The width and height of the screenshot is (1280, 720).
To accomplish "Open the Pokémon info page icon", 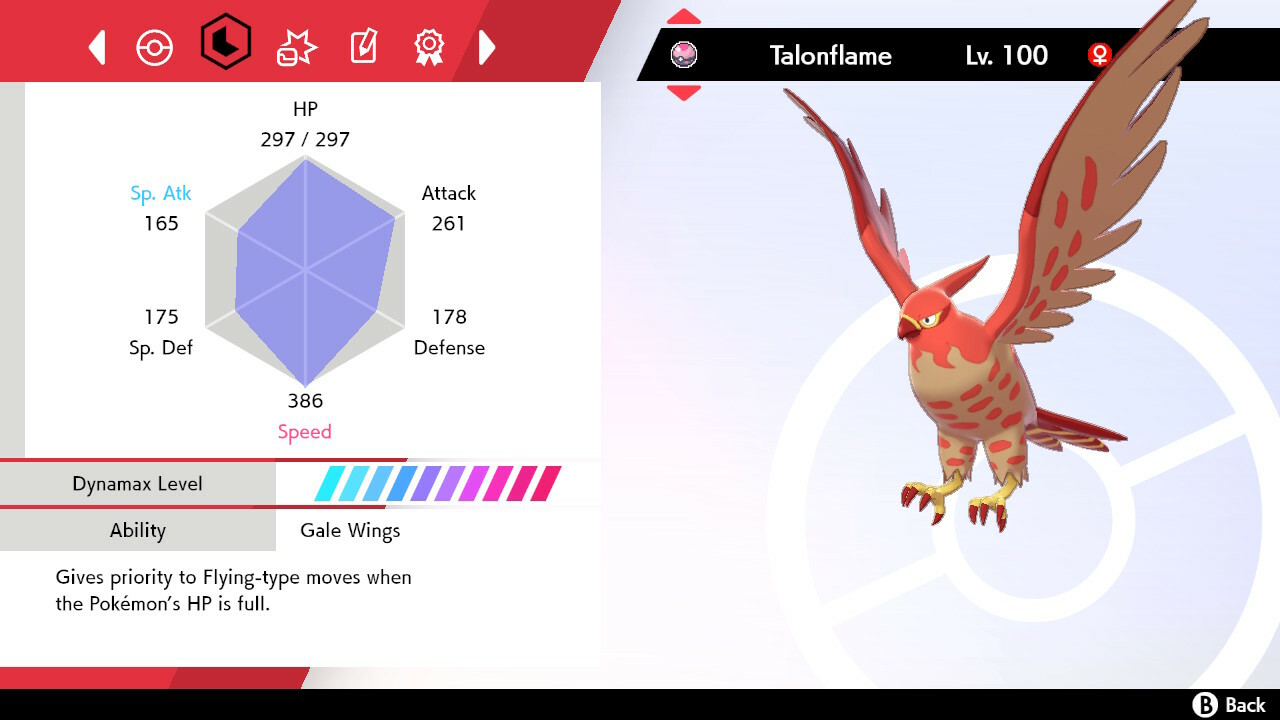I will tap(155, 46).
